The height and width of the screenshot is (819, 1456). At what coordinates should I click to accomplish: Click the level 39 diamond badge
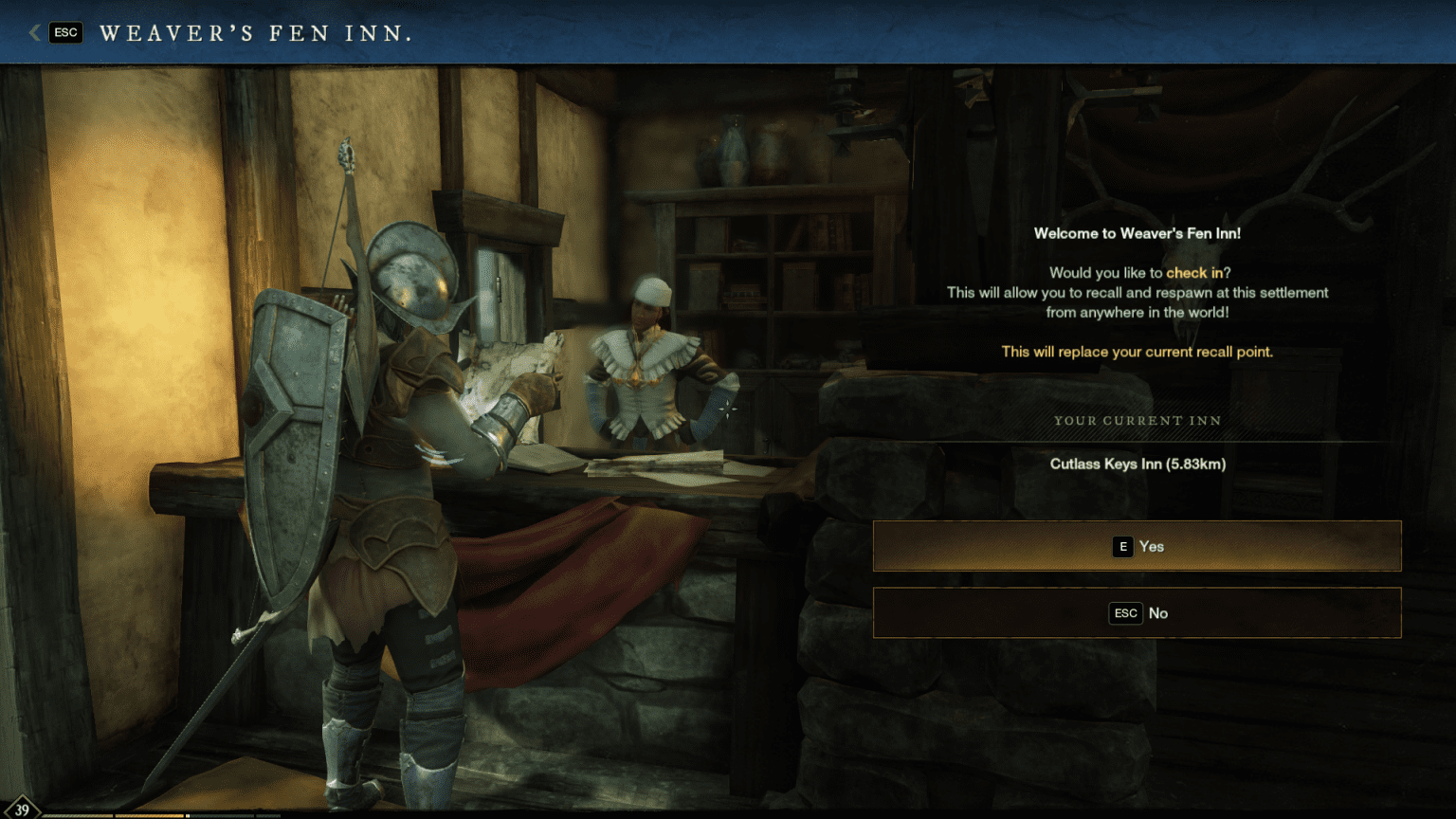[x=24, y=810]
